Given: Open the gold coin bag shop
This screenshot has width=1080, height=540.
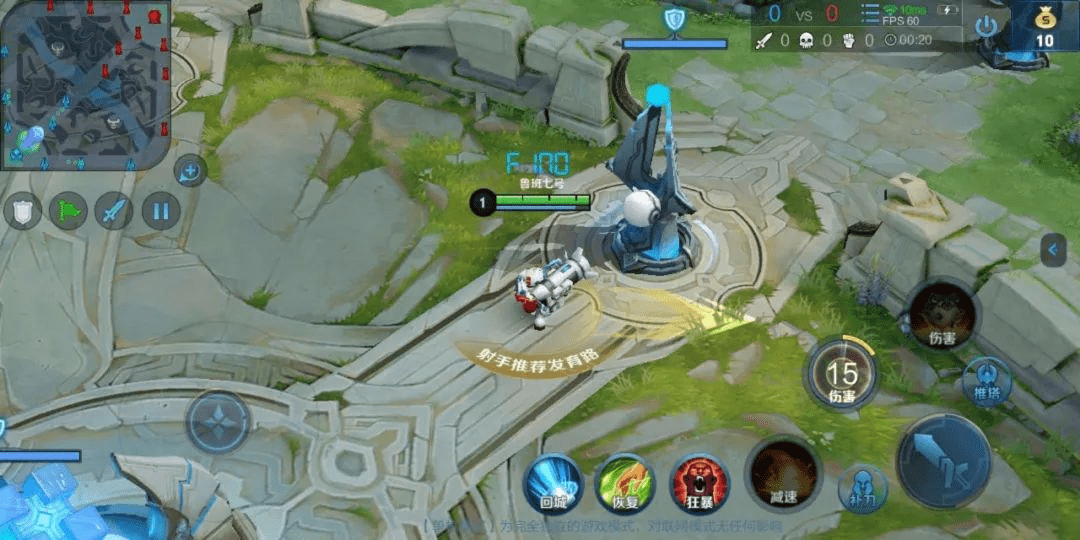Looking at the screenshot, I should point(1044,25).
